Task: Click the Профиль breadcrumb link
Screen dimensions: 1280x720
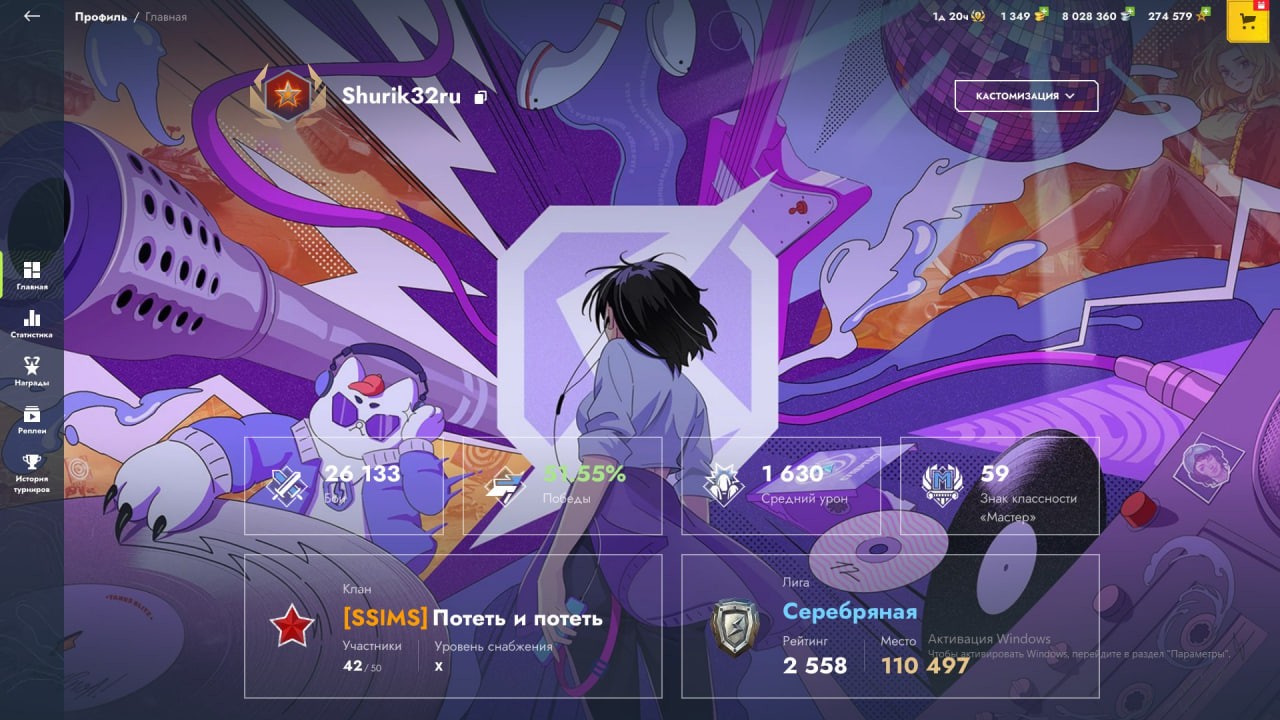Action: pyautogui.click(x=100, y=17)
